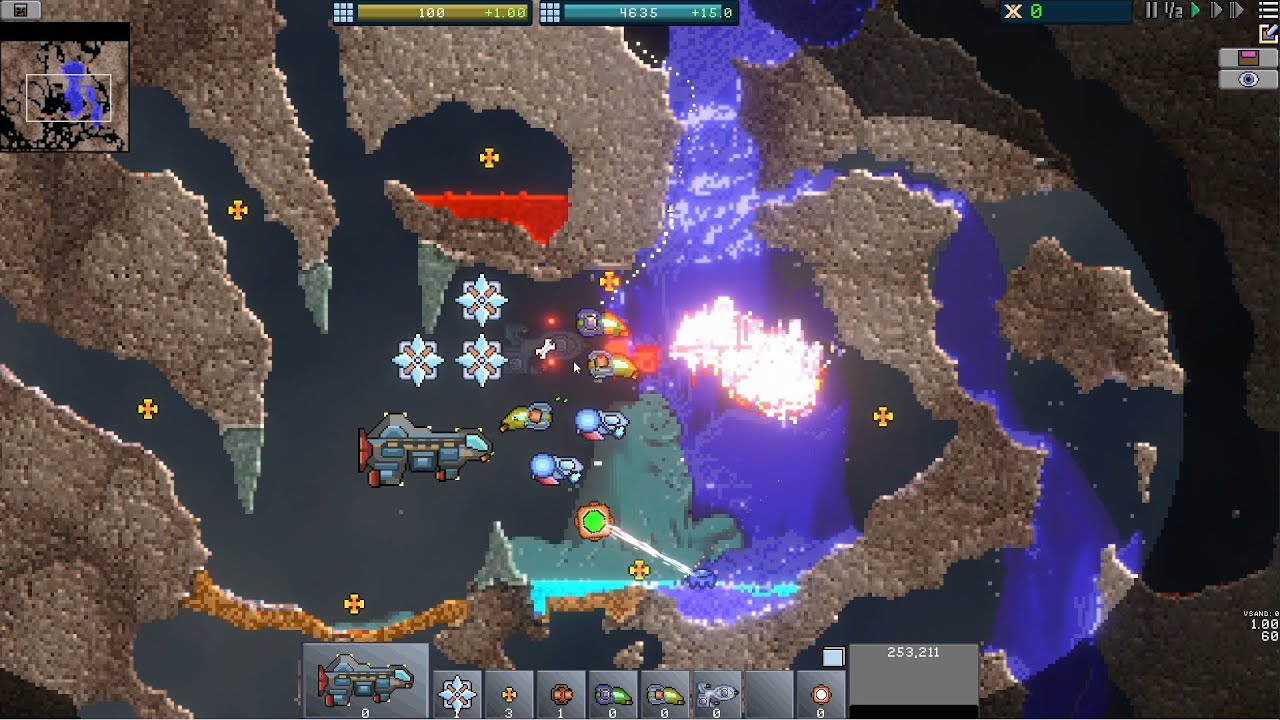
Task: Select the large mothership build slot
Action: click(365, 682)
